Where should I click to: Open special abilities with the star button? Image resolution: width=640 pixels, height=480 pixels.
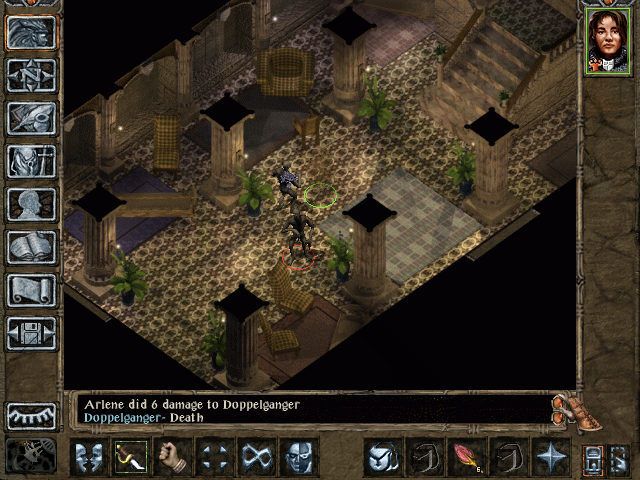coord(550,458)
